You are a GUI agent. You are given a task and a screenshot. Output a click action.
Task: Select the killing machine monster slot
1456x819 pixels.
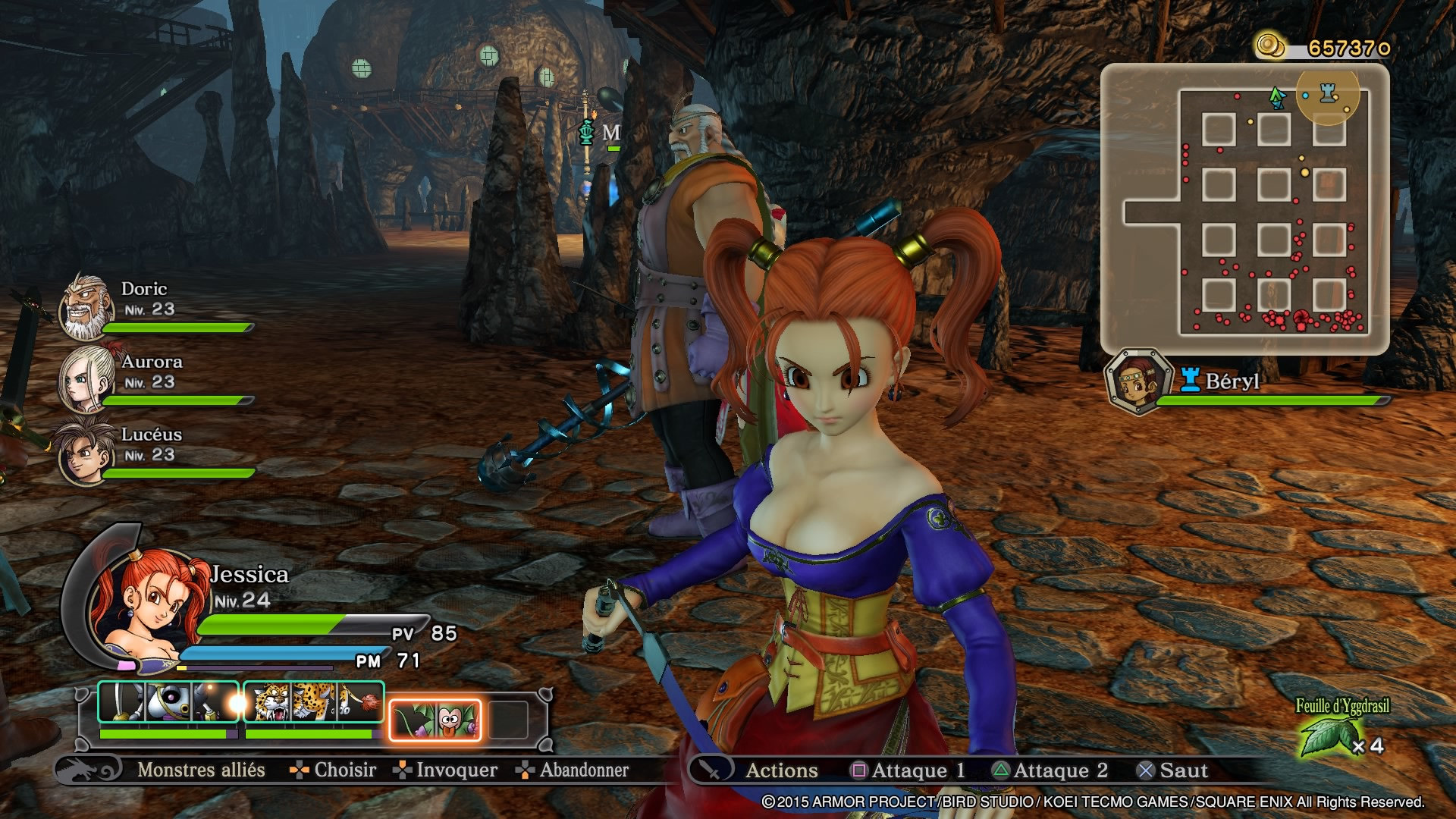168,702
